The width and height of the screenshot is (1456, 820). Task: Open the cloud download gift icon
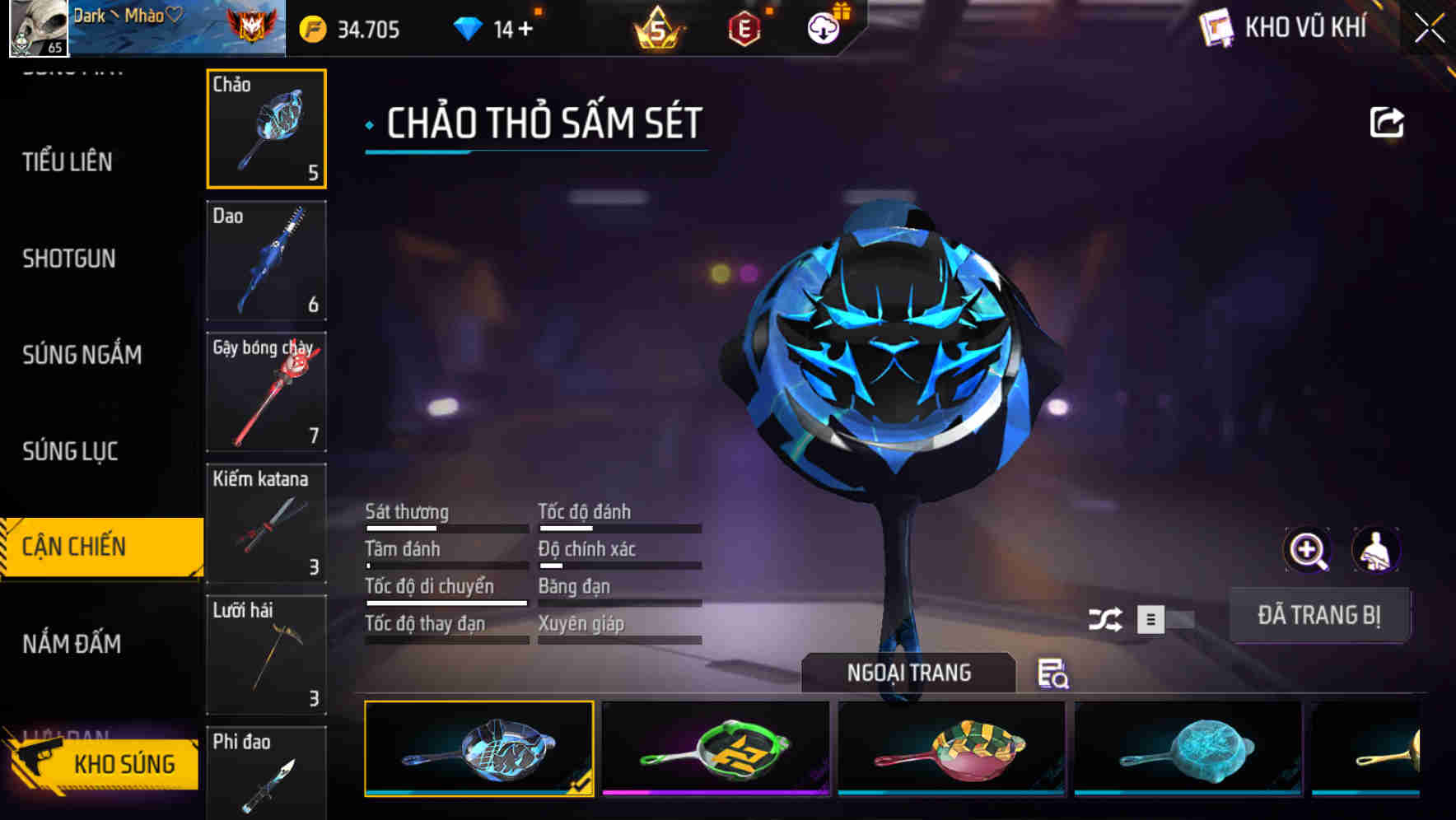(x=822, y=27)
